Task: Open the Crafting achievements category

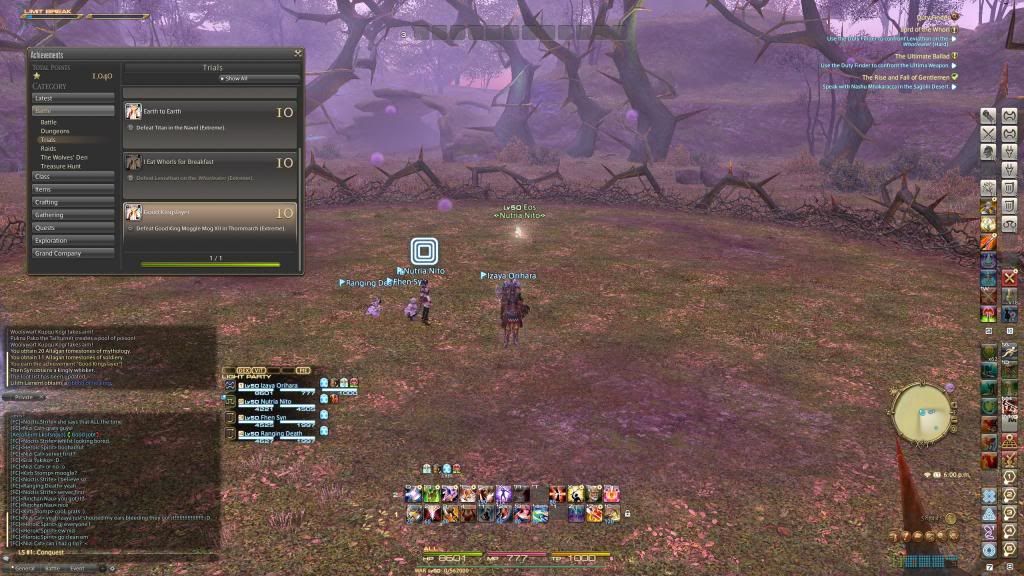Action: click(74, 202)
